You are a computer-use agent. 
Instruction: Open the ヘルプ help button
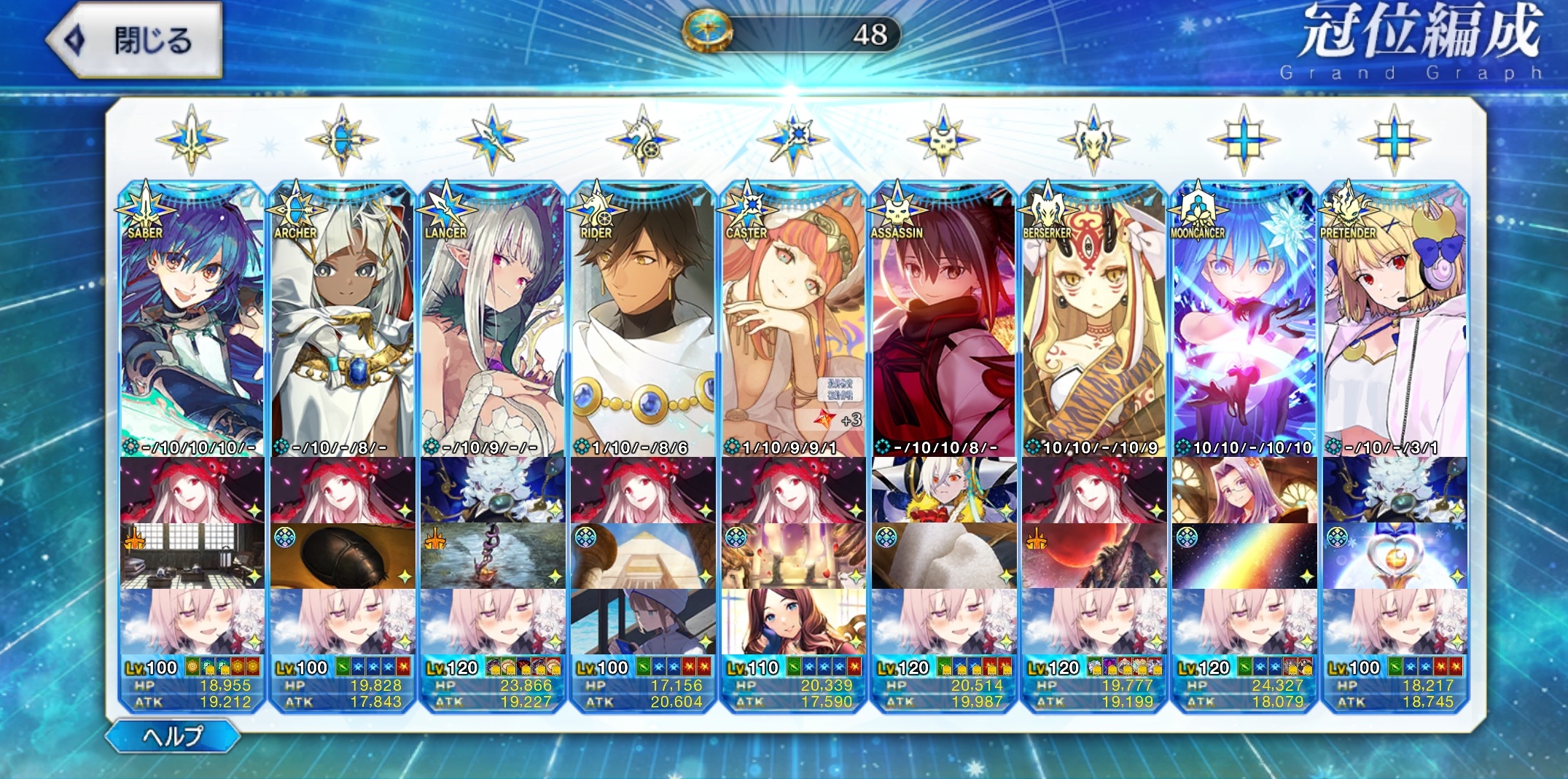[173, 736]
